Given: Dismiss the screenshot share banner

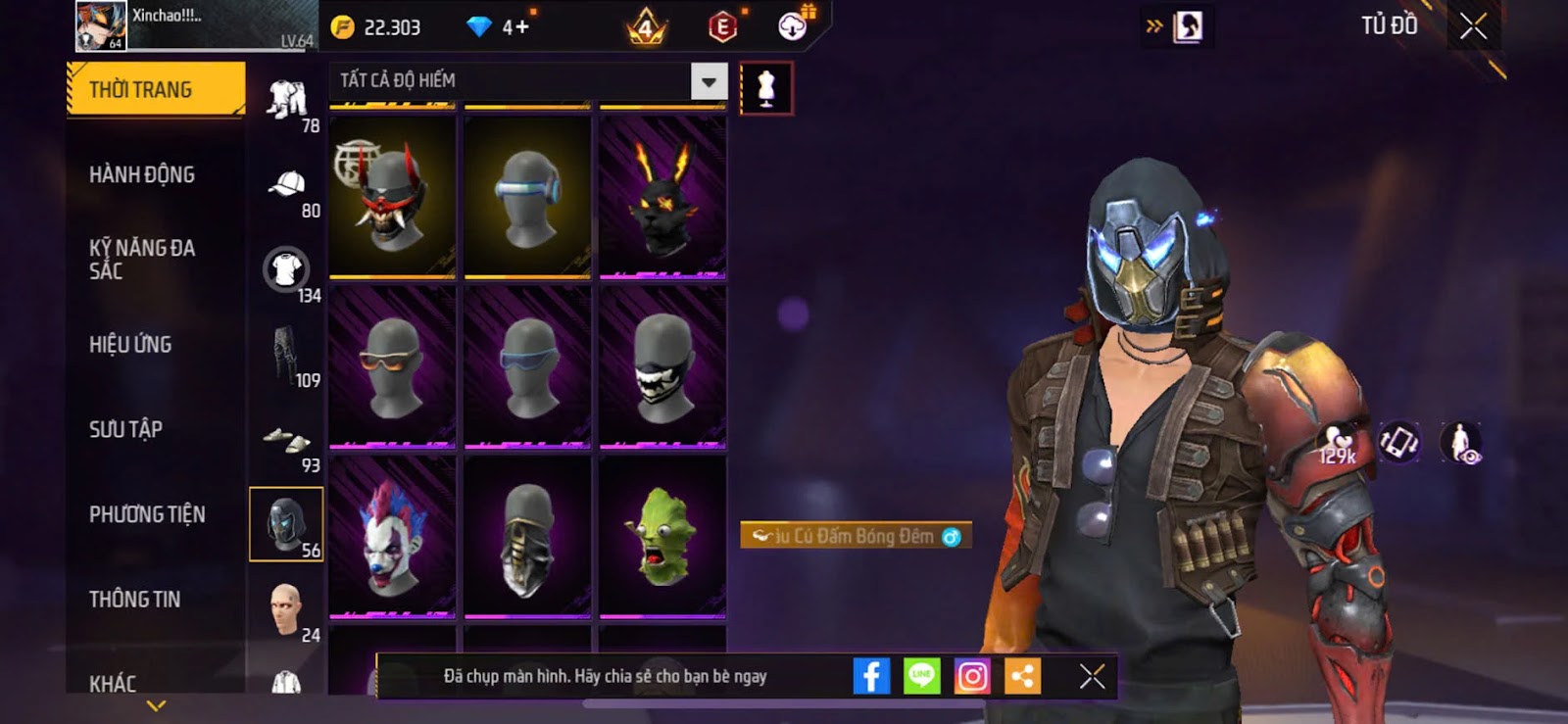Looking at the screenshot, I should [1092, 676].
